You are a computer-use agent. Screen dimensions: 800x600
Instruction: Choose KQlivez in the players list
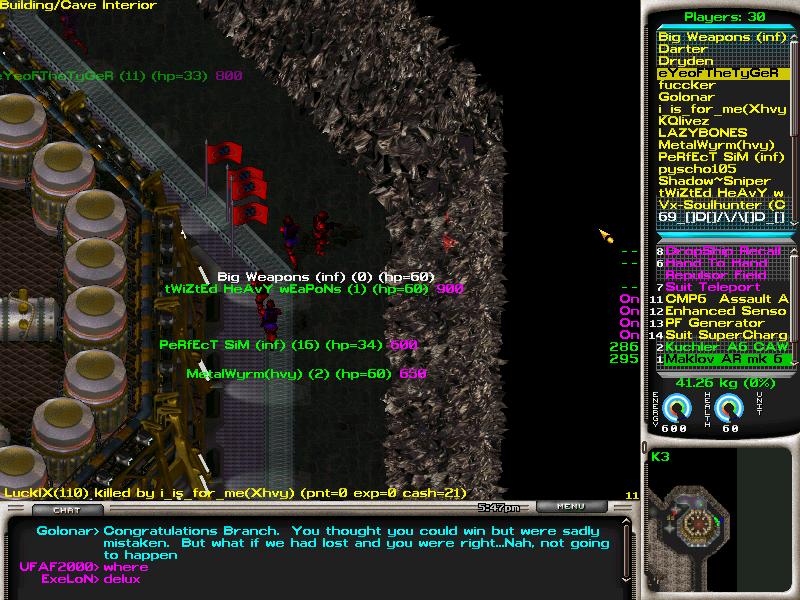(684, 121)
